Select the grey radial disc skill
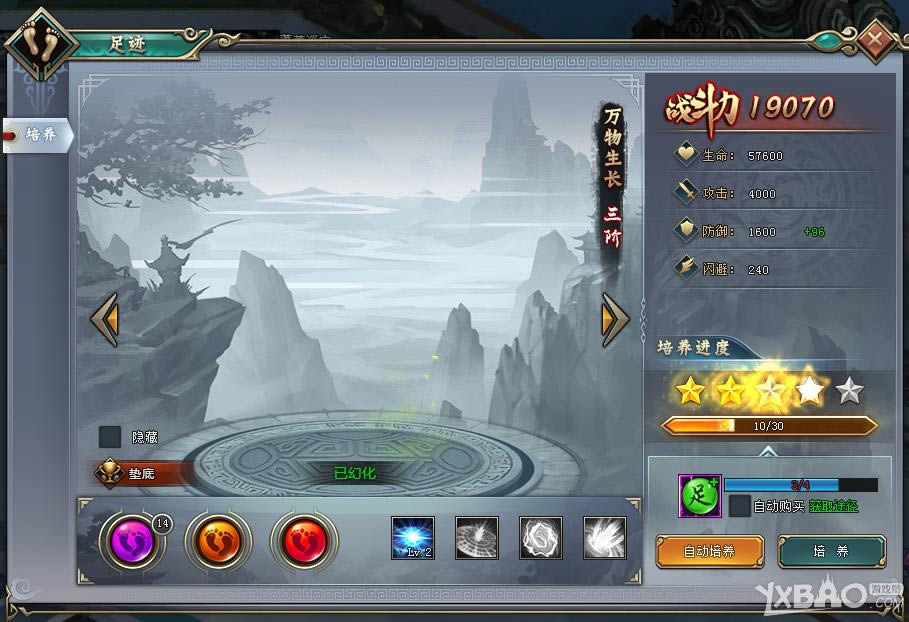The image size is (909, 622). [477, 538]
